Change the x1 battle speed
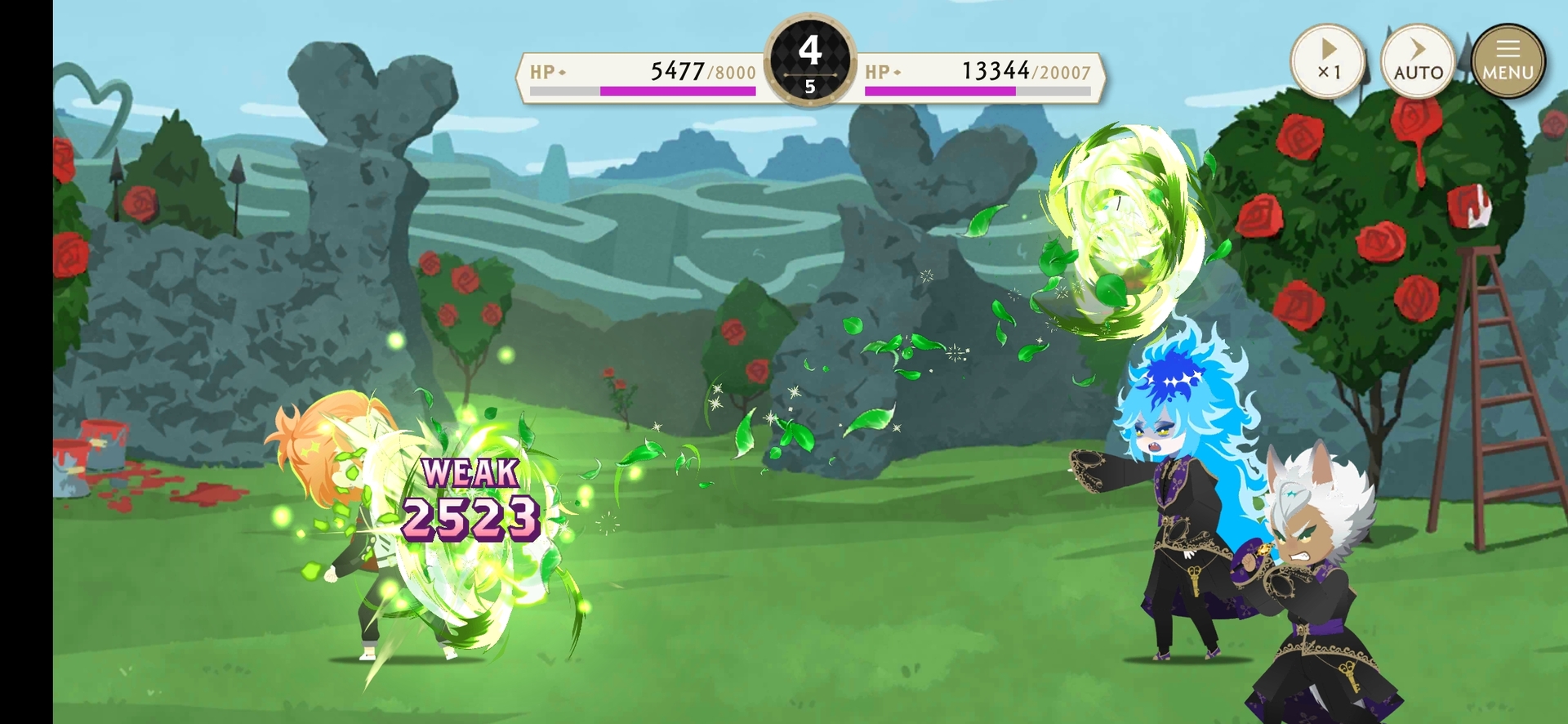Viewport: 1568px width, 724px height. [1328, 61]
